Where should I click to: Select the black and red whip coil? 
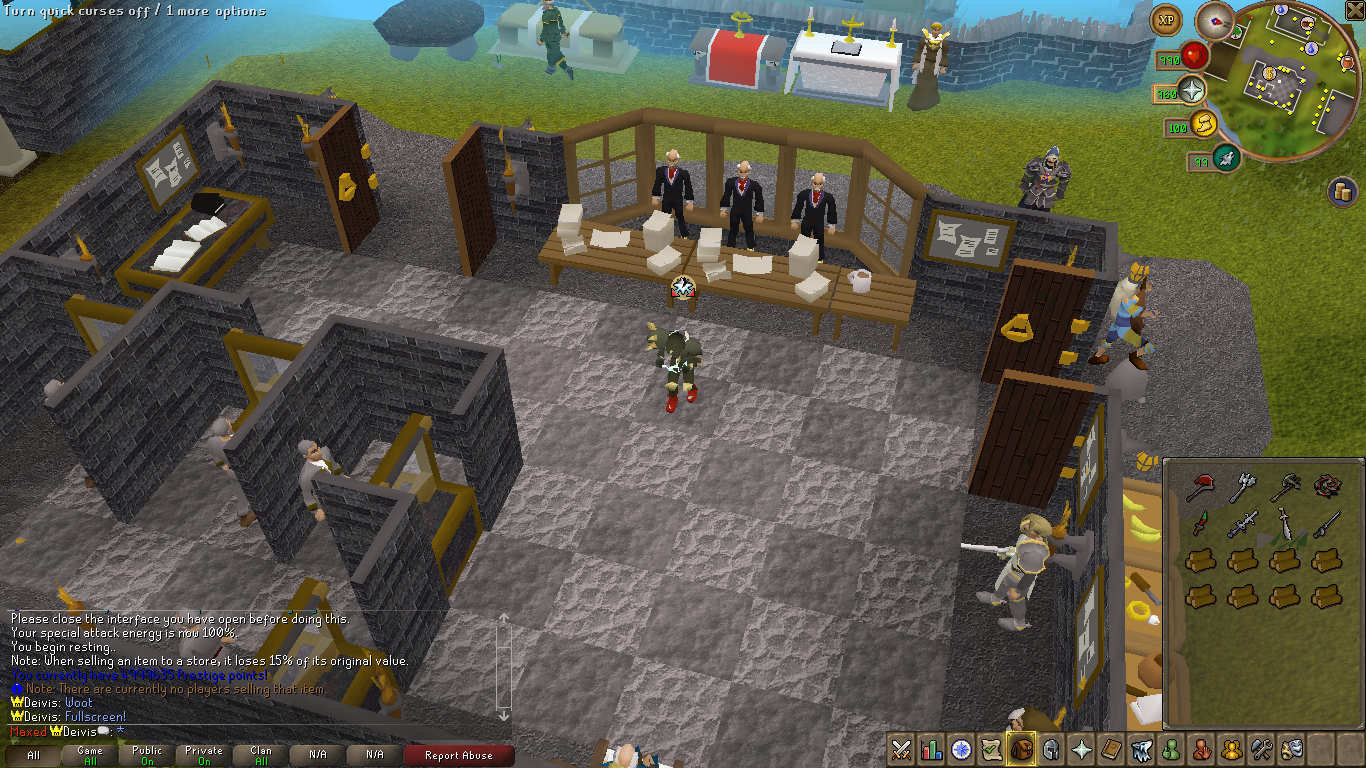pyautogui.click(x=1327, y=487)
